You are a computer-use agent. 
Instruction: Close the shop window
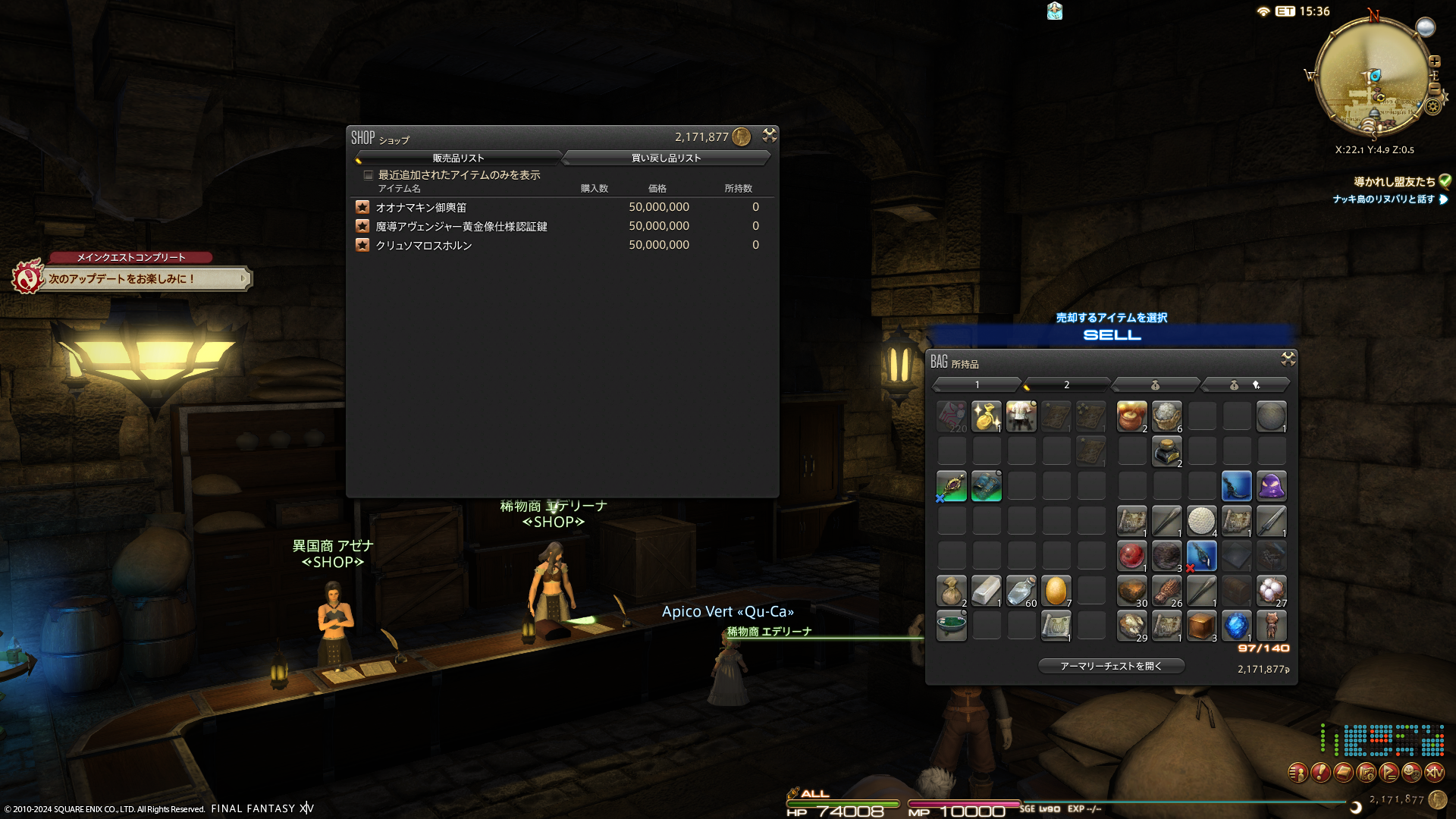click(x=769, y=135)
